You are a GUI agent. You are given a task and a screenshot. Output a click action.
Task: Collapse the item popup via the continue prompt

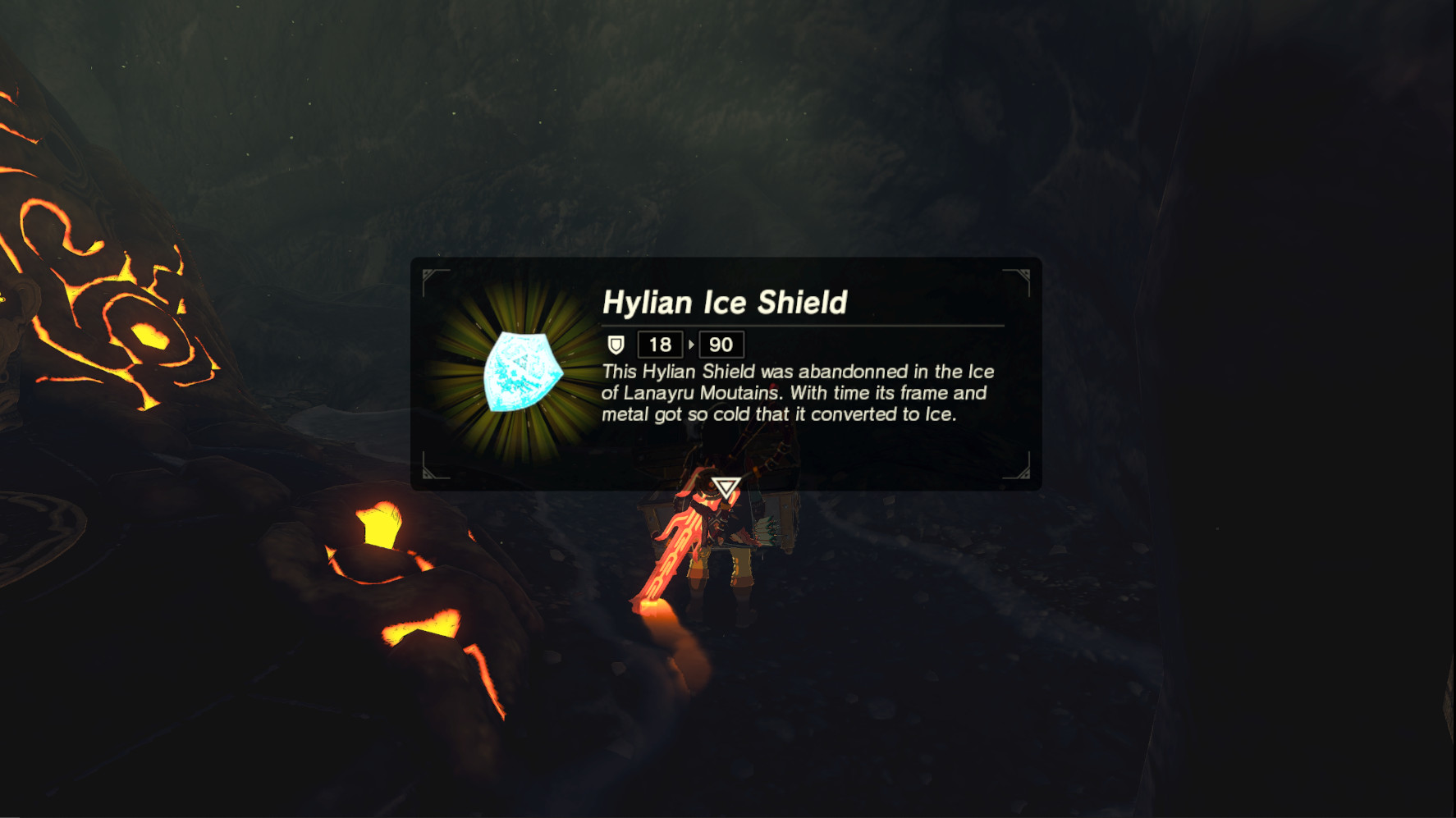(x=726, y=487)
